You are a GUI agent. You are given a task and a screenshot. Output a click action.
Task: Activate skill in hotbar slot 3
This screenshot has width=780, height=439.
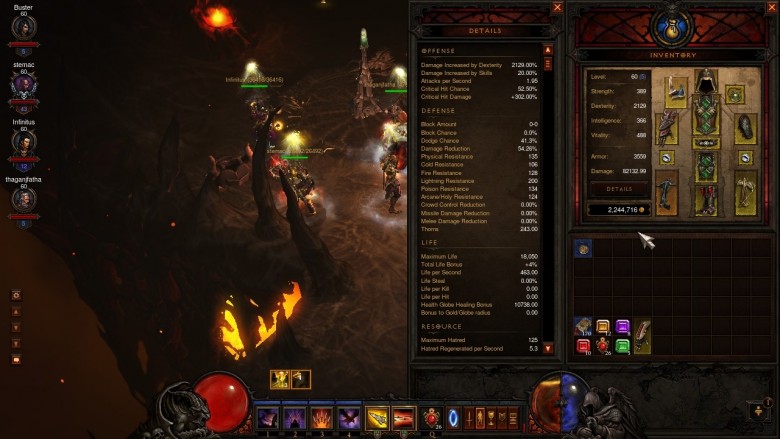(322, 417)
